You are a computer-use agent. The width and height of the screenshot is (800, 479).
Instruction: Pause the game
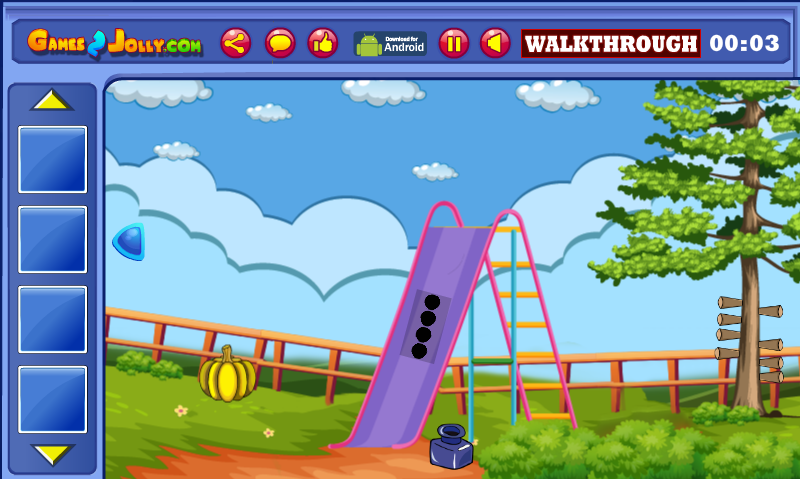click(x=453, y=43)
